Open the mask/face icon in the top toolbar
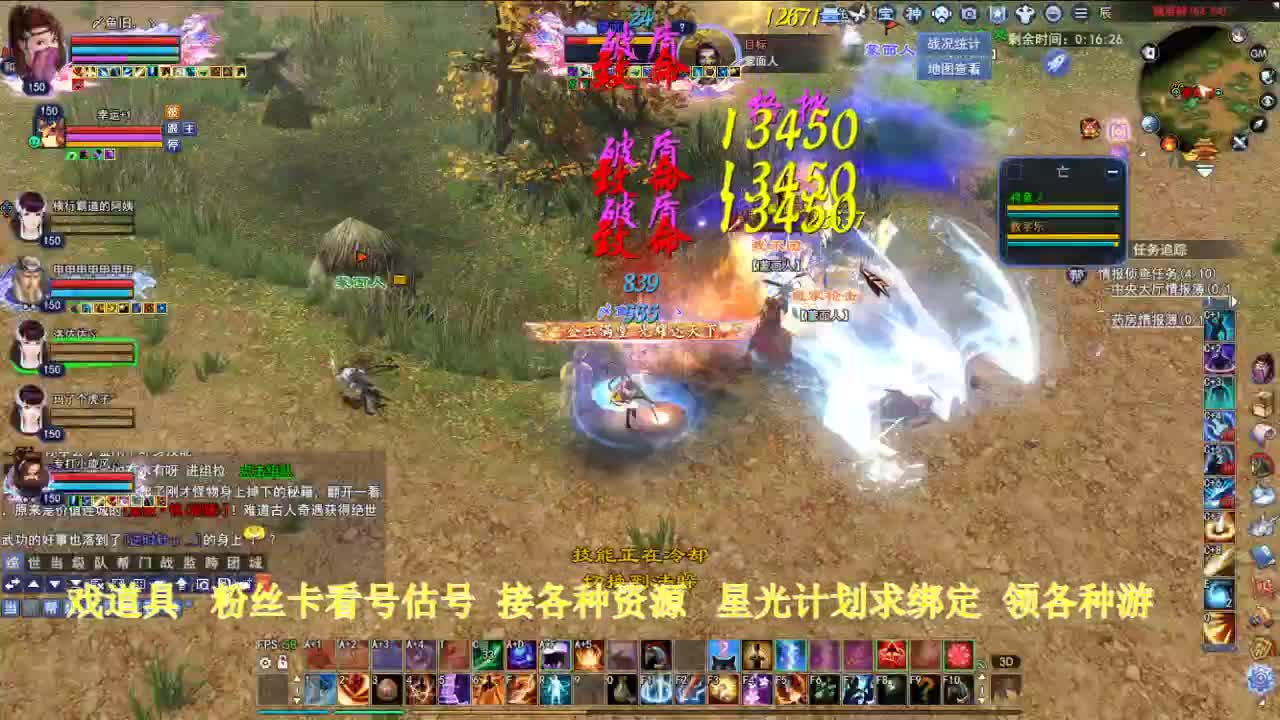Image resolution: width=1280 pixels, height=720 pixels. [939, 14]
